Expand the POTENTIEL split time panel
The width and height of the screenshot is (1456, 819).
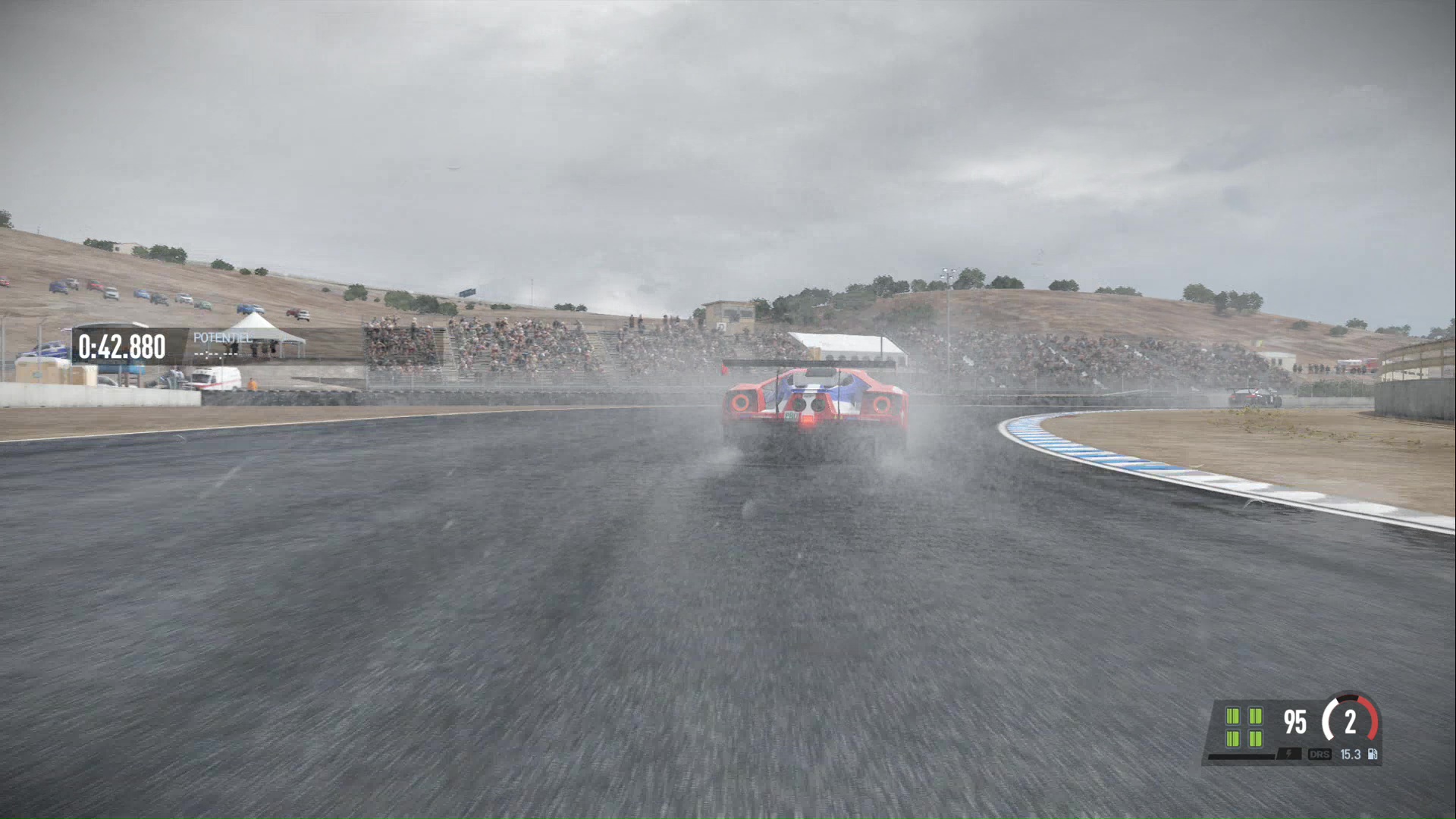(222, 345)
